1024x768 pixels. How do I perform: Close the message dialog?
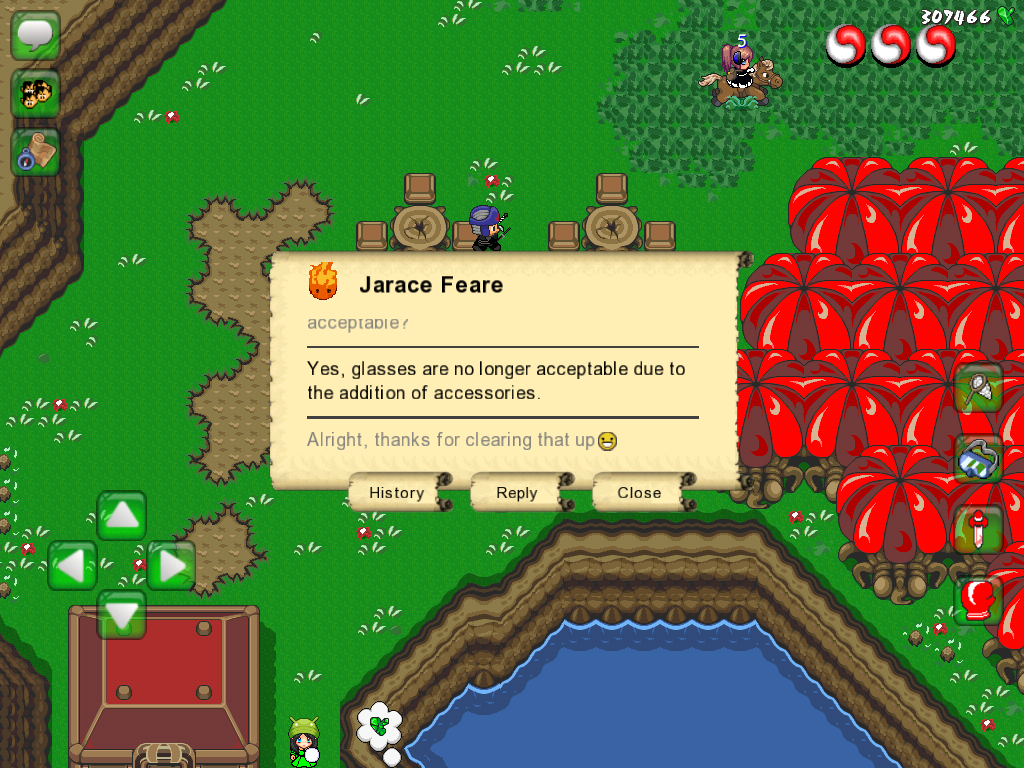coord(639,493)
